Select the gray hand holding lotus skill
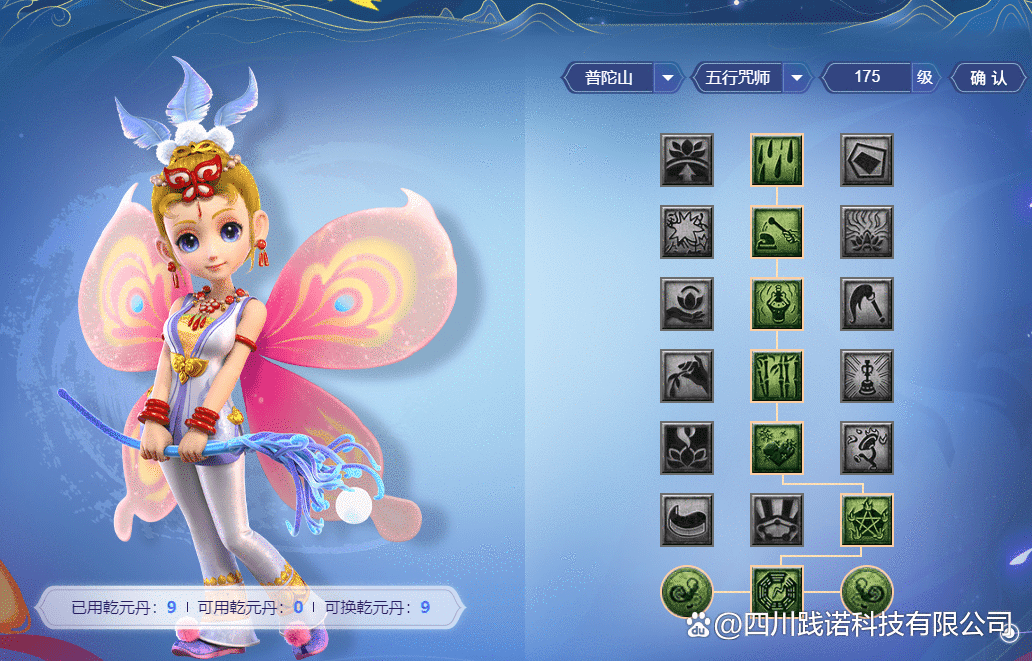 click(687, 304)
